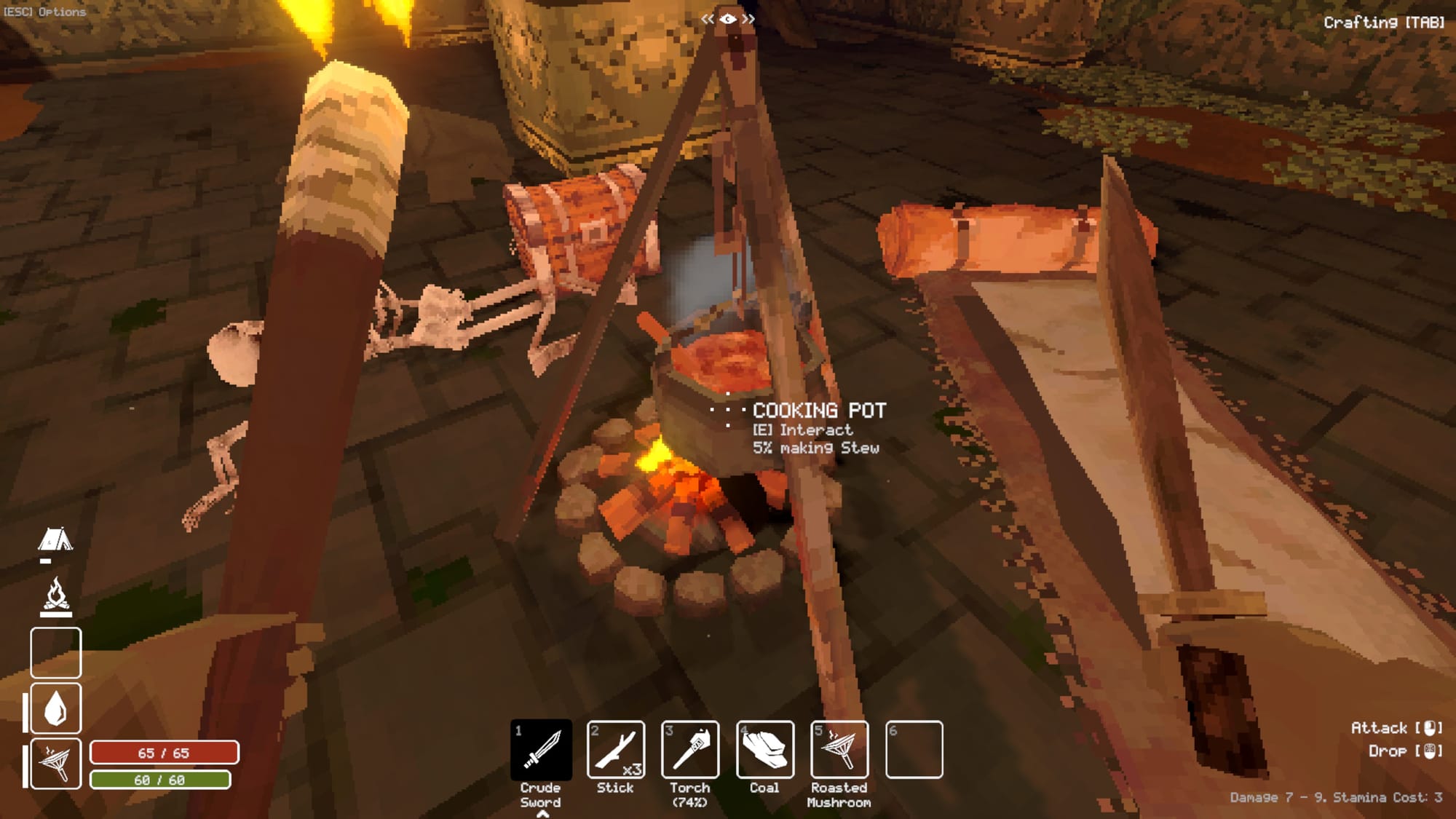
Task: Equip the Torch from the hotbar
Action: pyautogui.click(x=690, y=750)
